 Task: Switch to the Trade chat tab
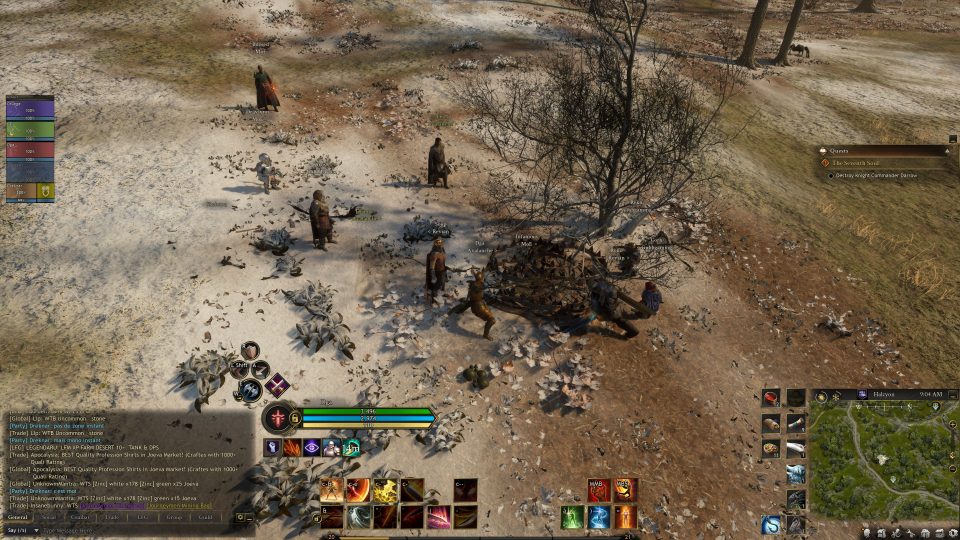point(111,517)
